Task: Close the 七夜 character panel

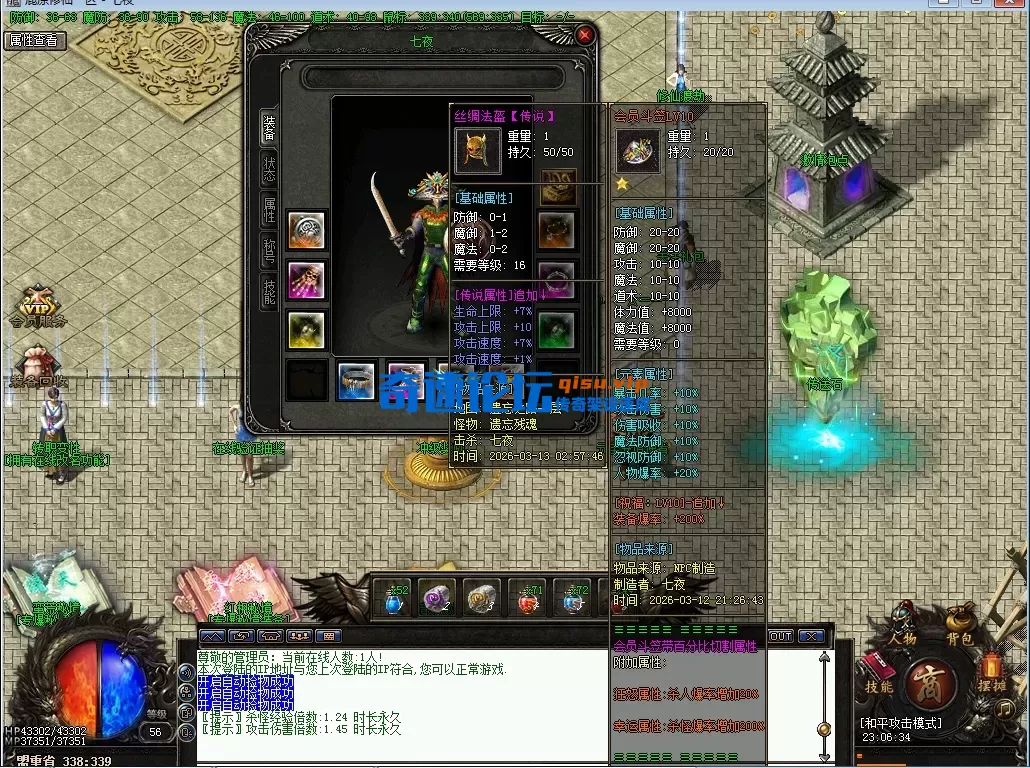Action: pyautogui.click(x=585, y=35)
